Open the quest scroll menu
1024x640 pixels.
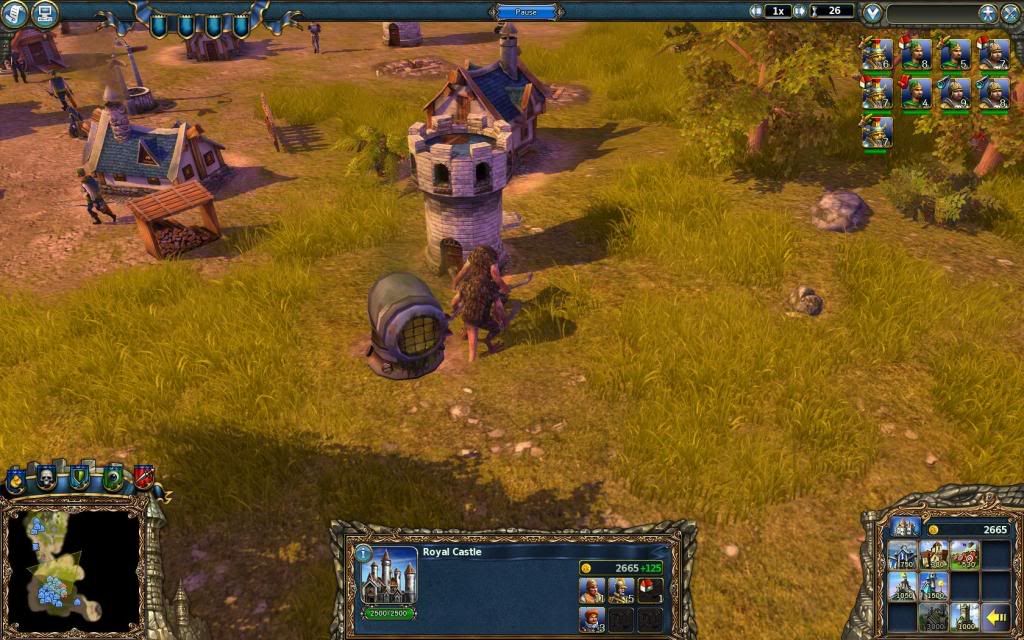click(x=14, y=13)
